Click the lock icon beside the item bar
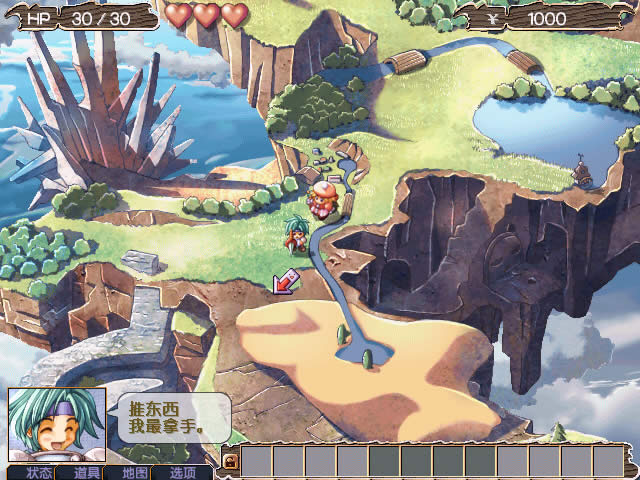This screenshot has height=480, width=640. pyautogui.click(x=230, y=461)
